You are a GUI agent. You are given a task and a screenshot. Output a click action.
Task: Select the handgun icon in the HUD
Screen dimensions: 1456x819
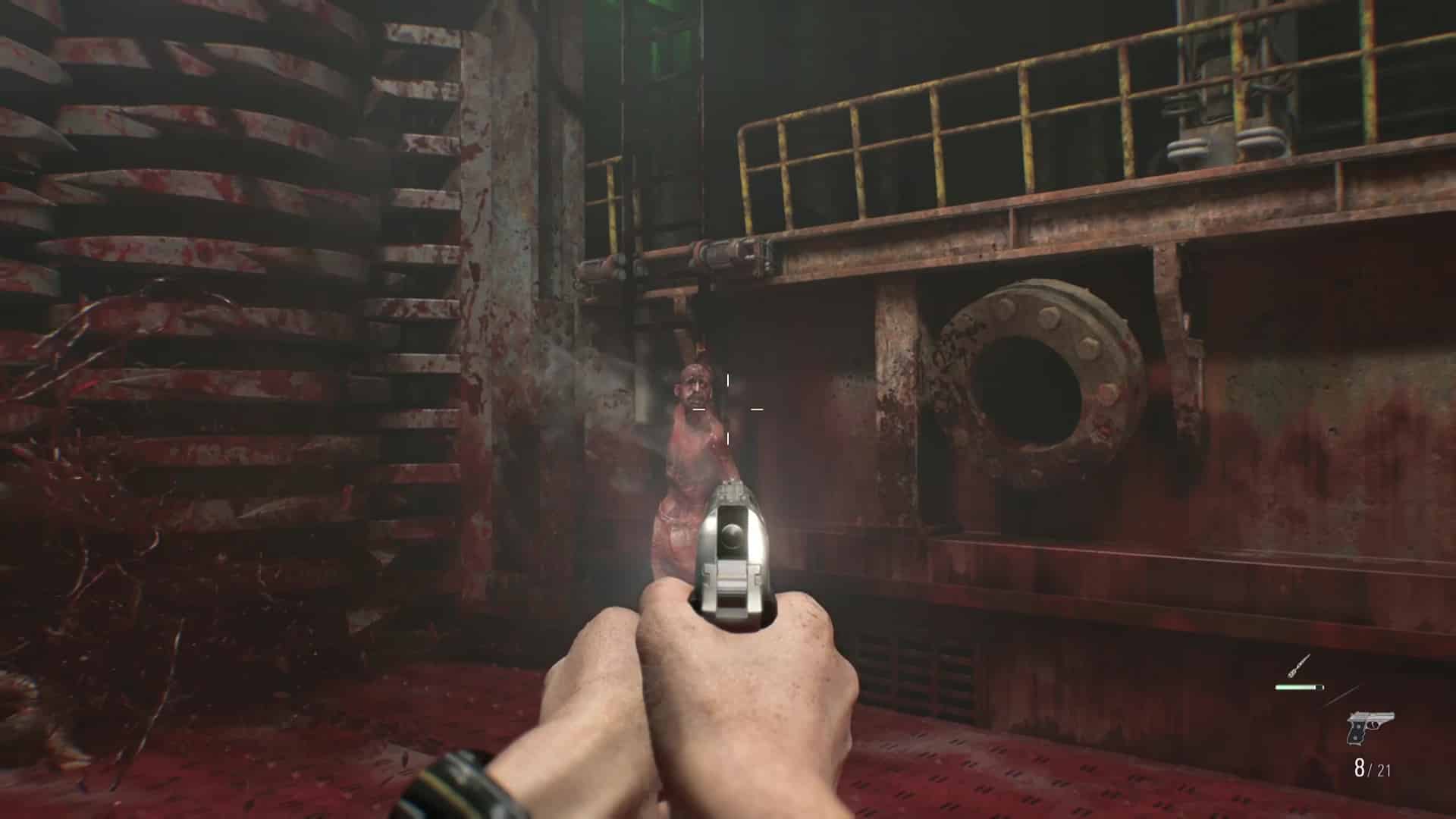tap(1372, 729)
